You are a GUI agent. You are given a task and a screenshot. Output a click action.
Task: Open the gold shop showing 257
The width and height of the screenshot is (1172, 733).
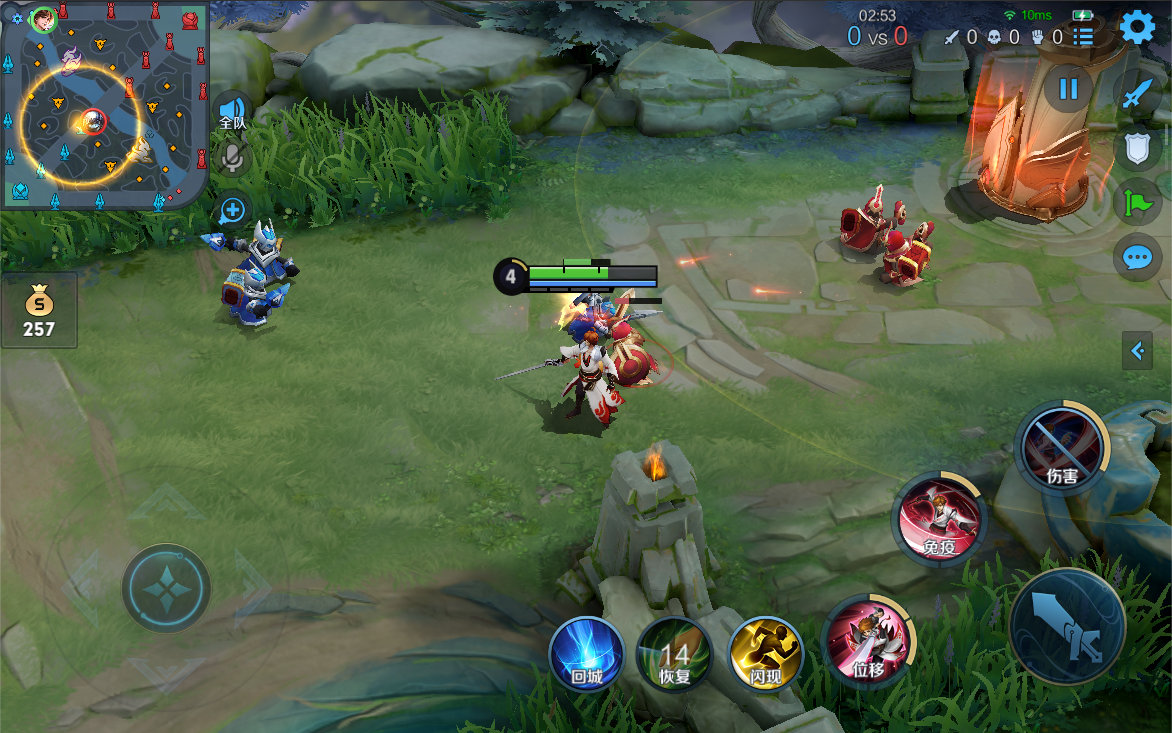click(x=39, y=310)
